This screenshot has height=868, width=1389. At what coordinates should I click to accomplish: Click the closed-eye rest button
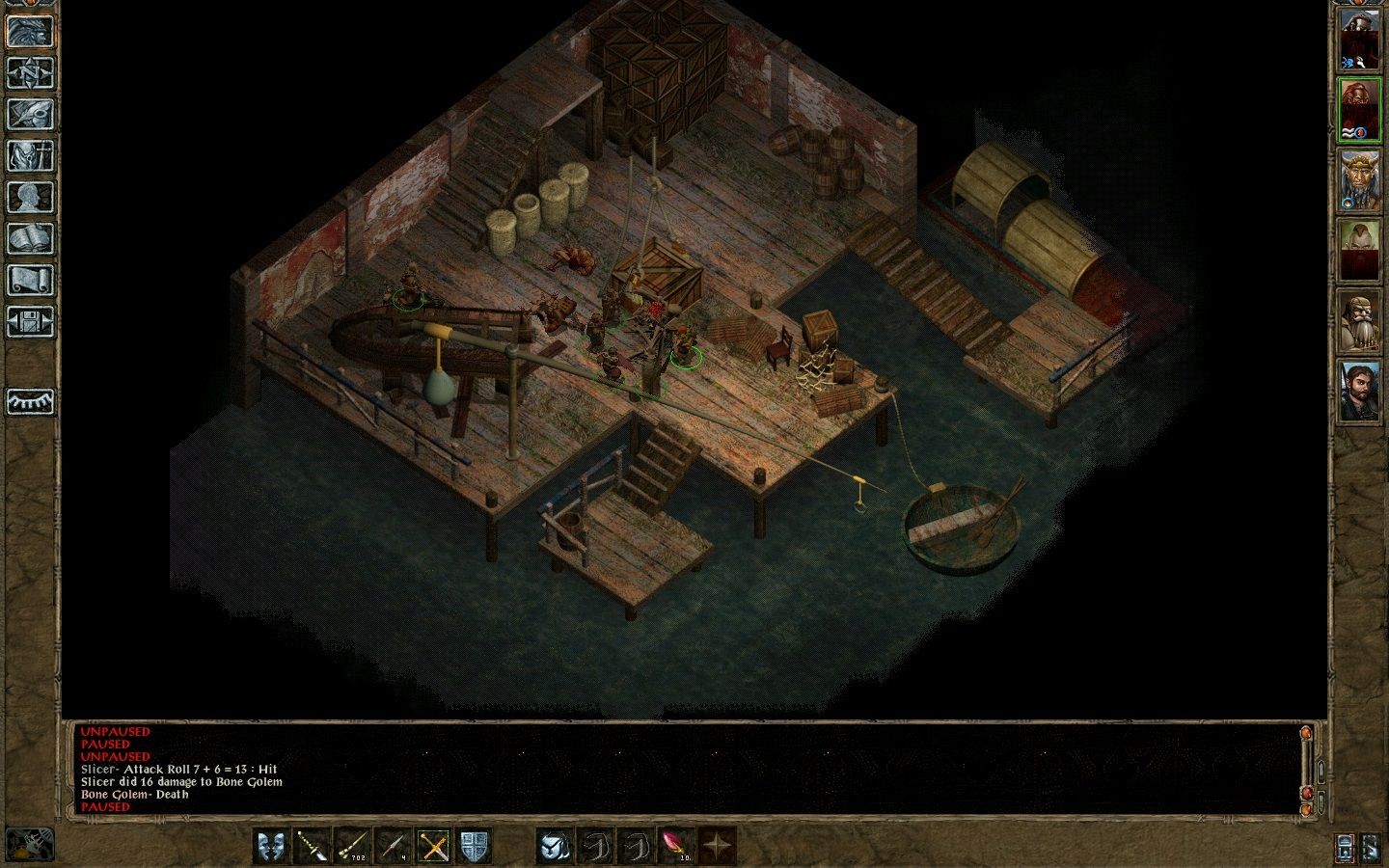pyautogui.click(x=30, y=401)
